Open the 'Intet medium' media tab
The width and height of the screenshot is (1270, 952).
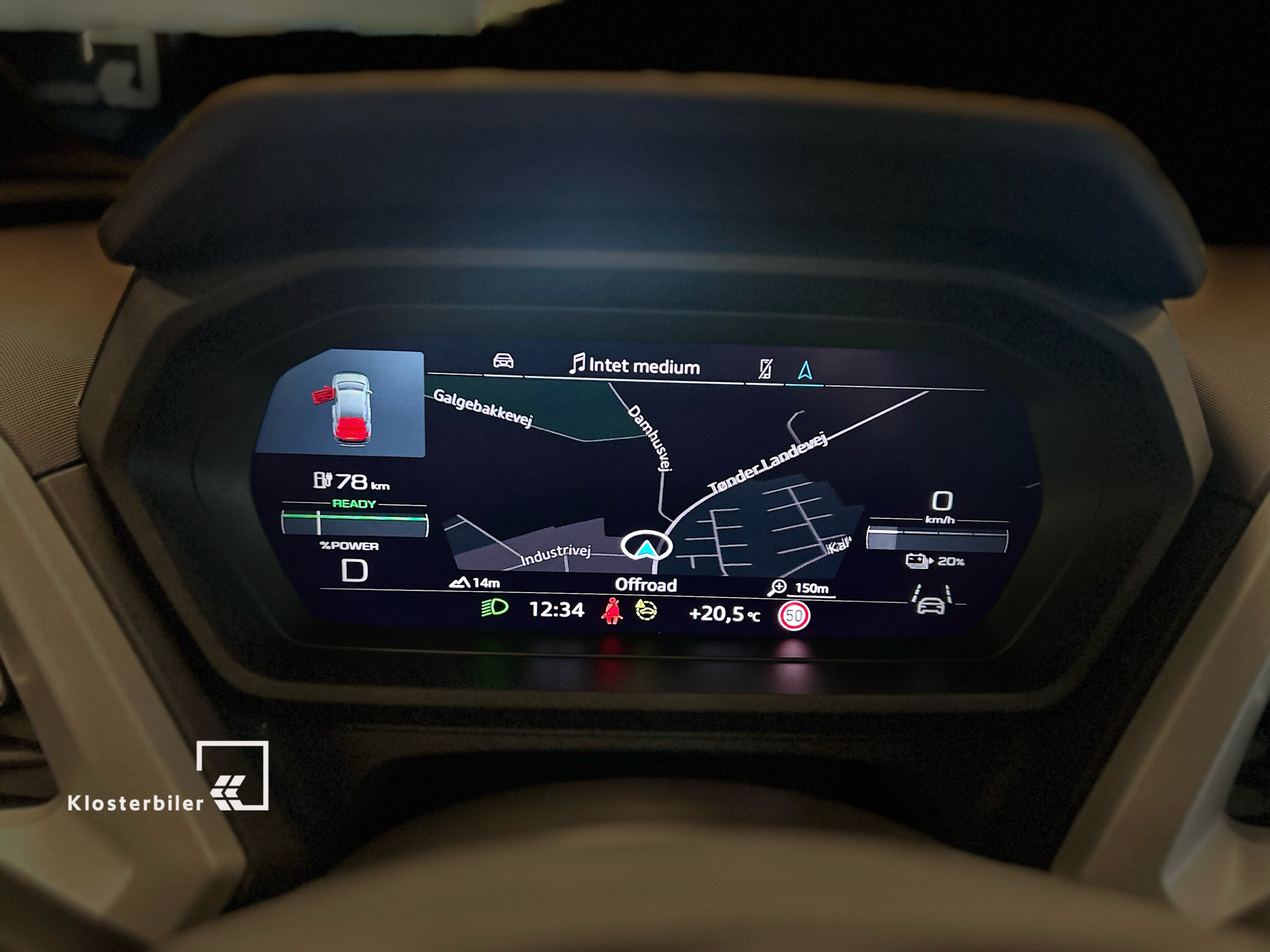pos(635,366)
